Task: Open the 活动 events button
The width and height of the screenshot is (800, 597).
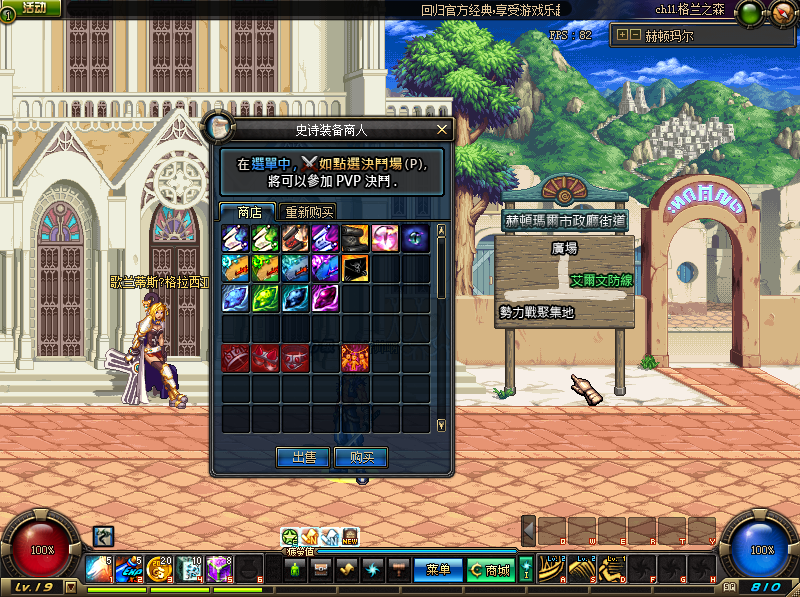Action: 33,8
